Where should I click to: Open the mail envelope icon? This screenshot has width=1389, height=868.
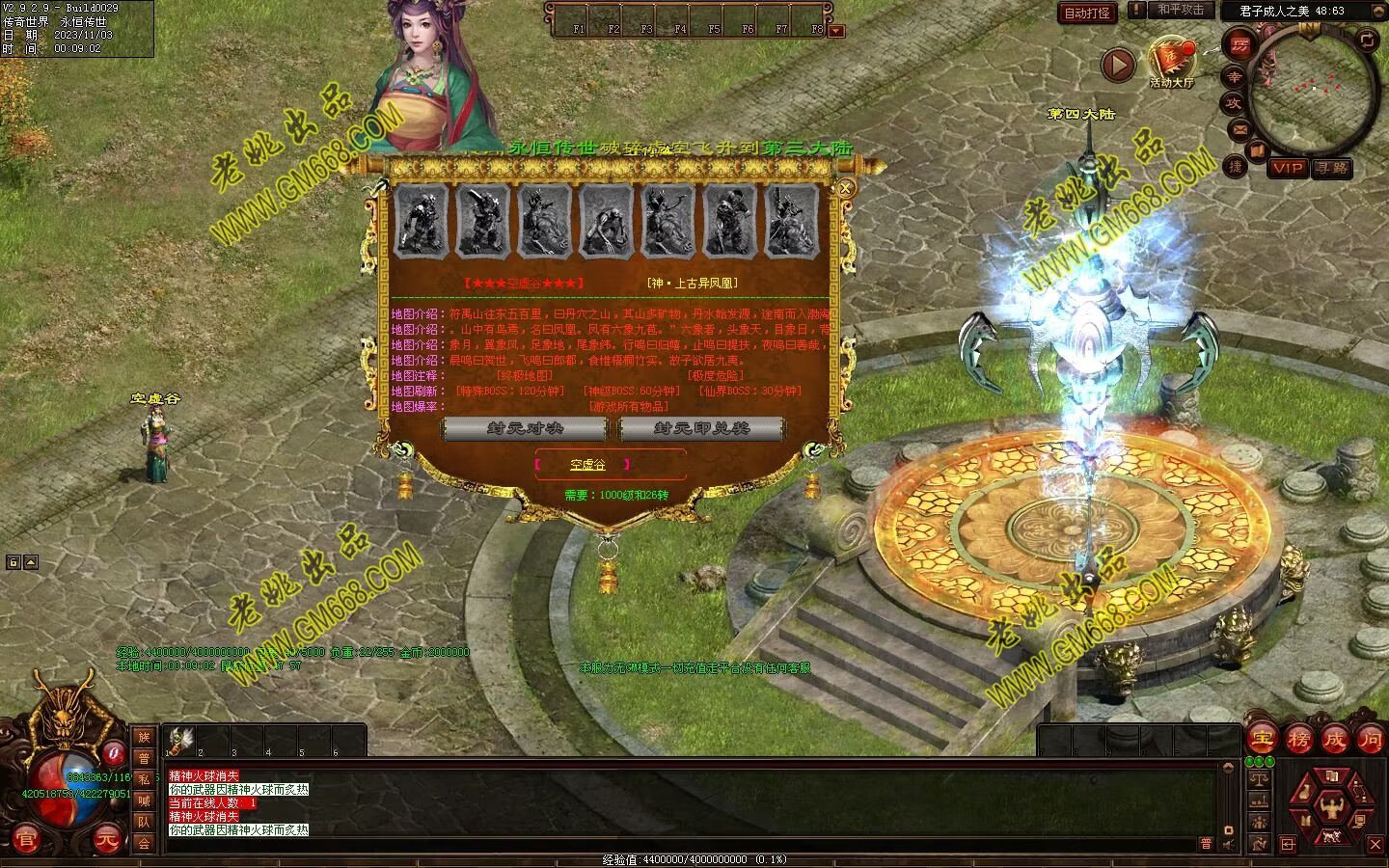point(1239,128)
